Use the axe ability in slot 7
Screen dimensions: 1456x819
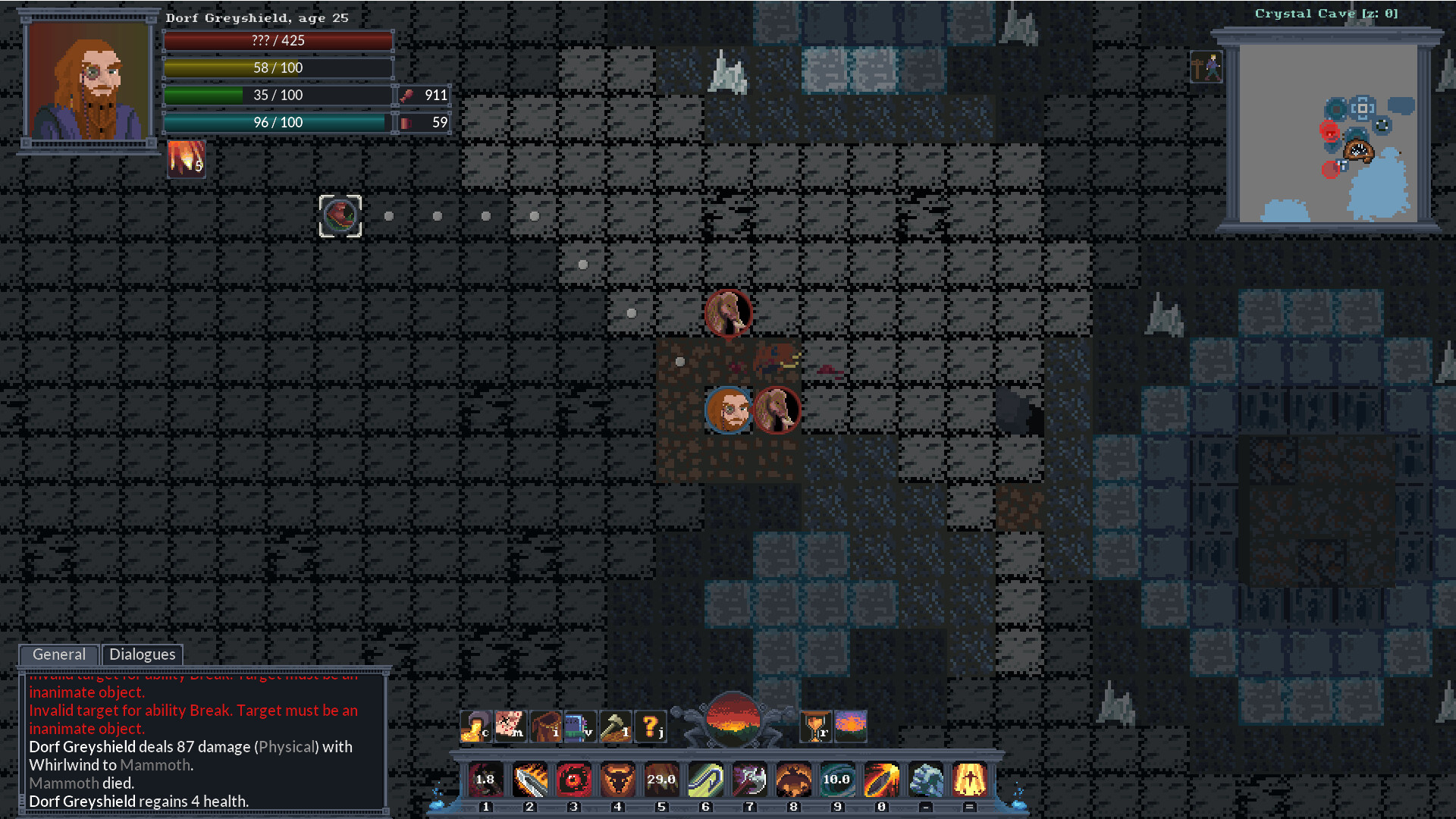(x=749, y=780)
